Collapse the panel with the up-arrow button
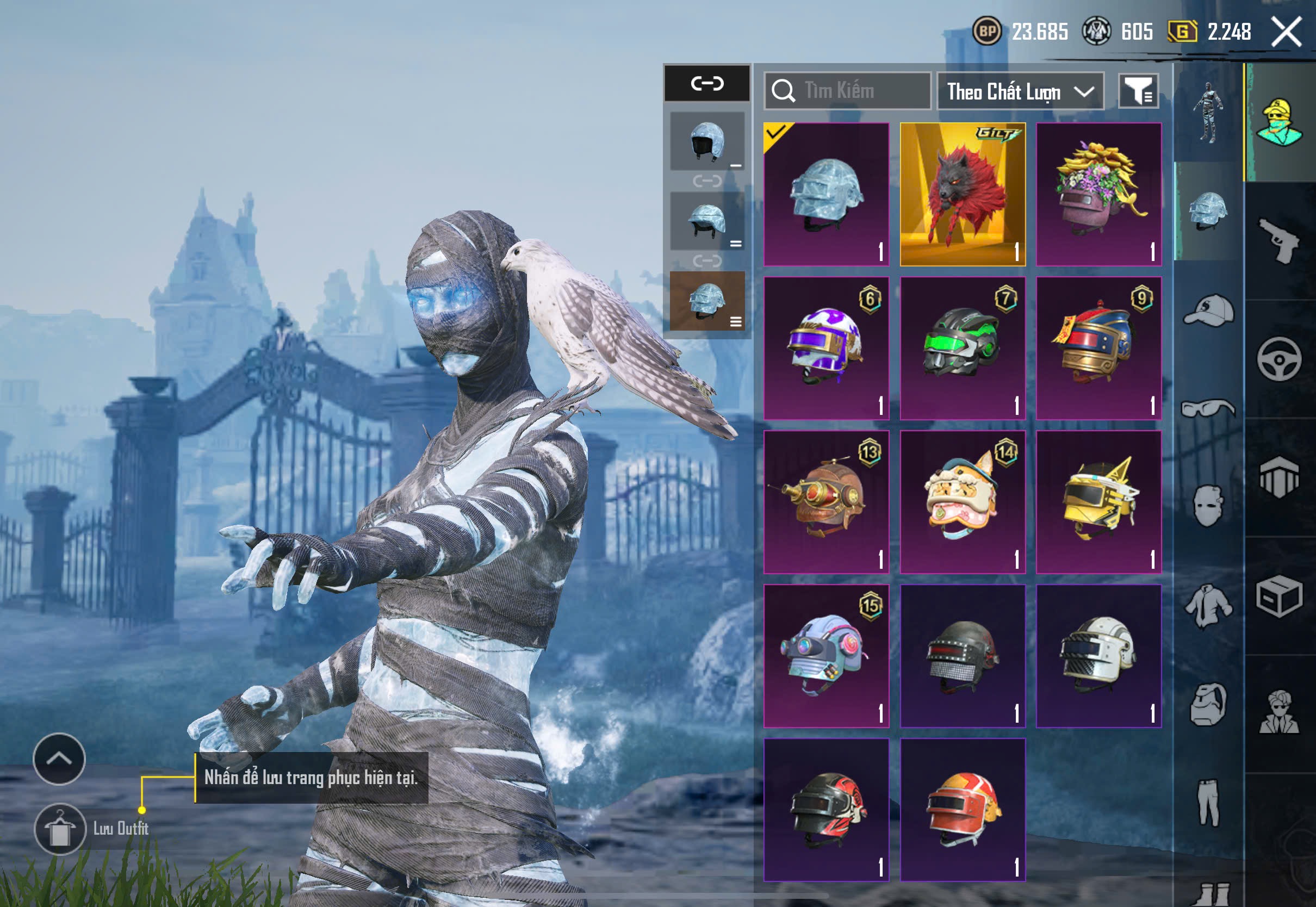 click(59, 759)
